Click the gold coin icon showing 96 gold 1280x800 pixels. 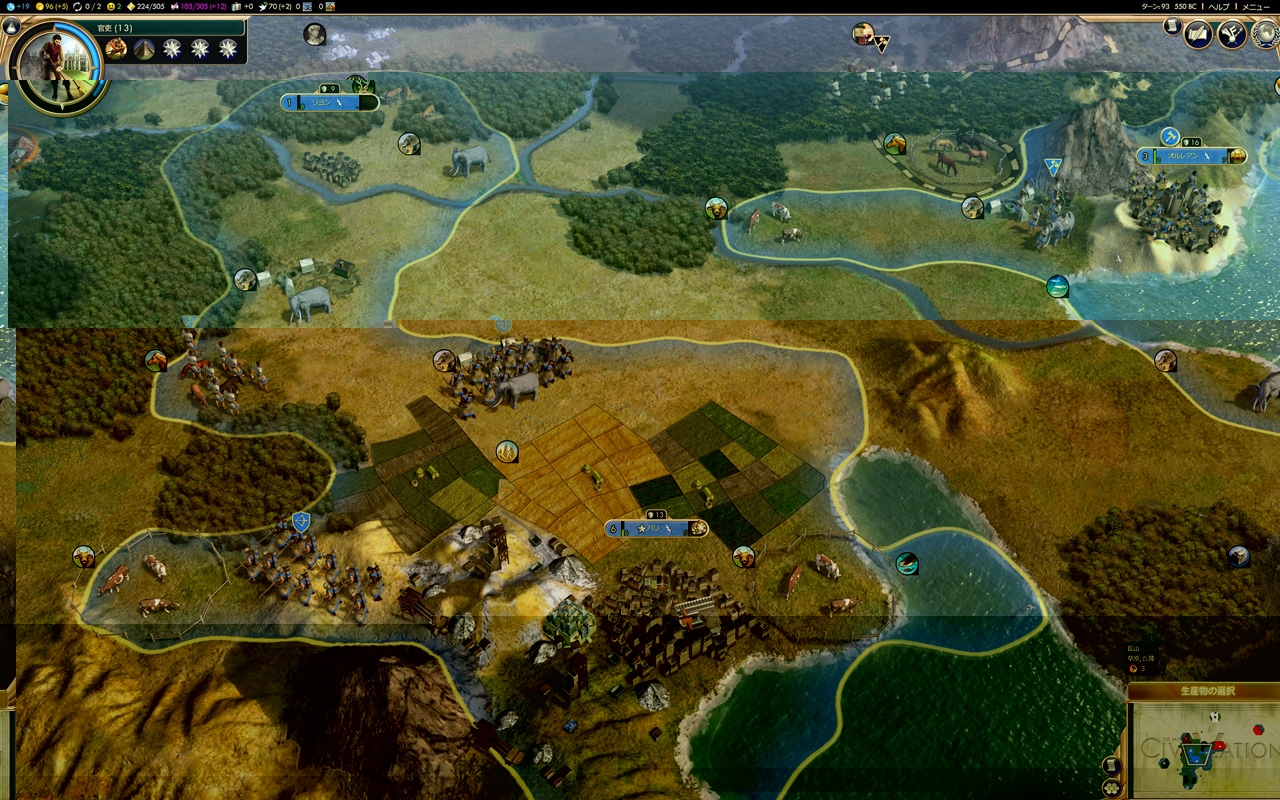(x=40, y=7)
